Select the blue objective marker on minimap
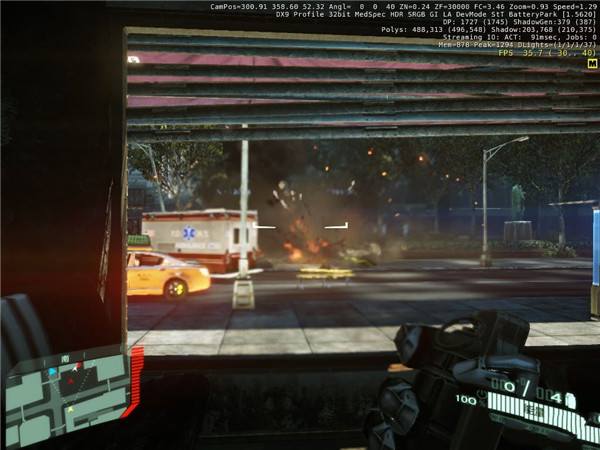Screen dimensions: 600x450 pos(53,372)
